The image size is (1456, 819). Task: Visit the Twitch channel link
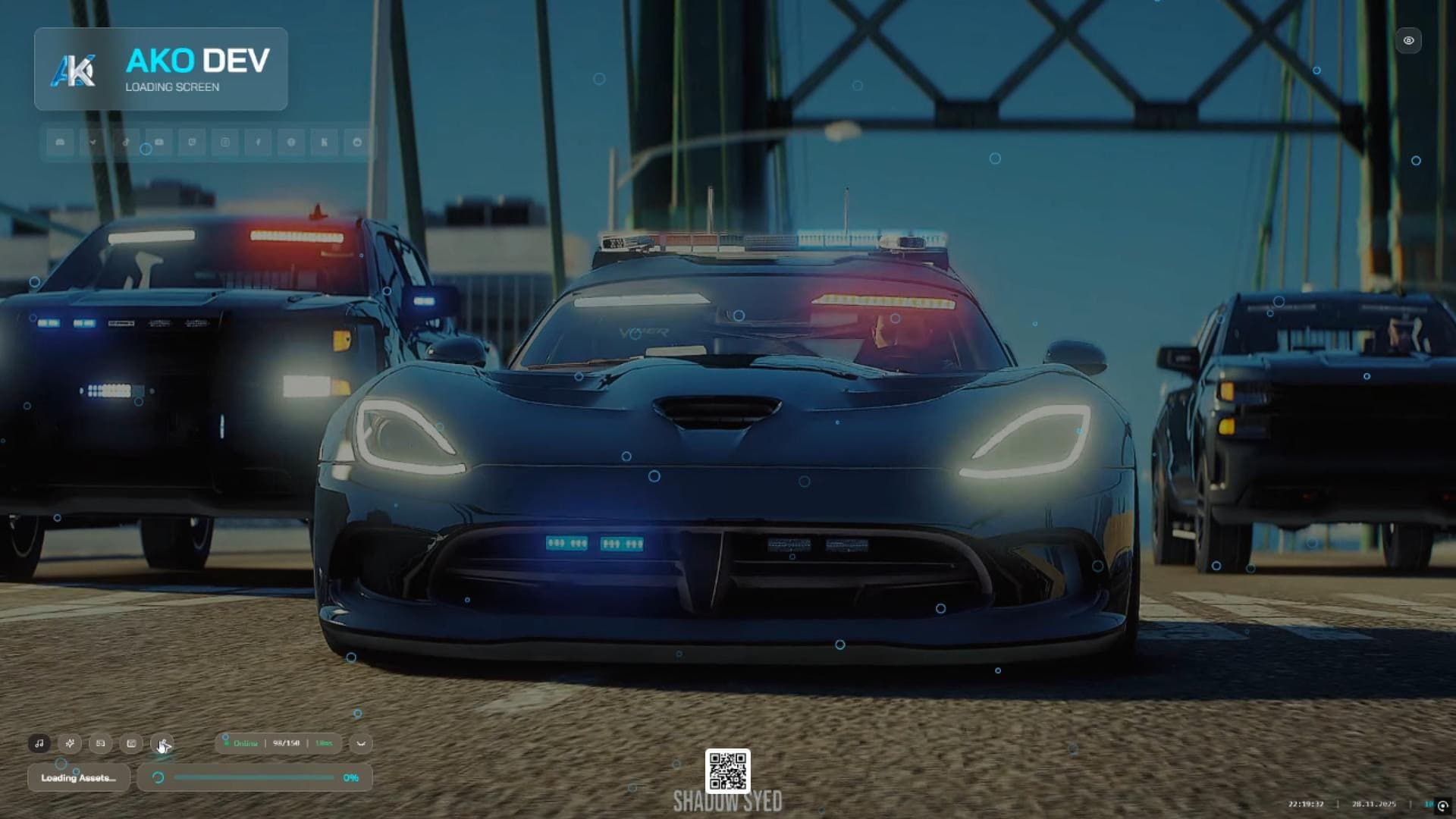[x=192, y=142]
